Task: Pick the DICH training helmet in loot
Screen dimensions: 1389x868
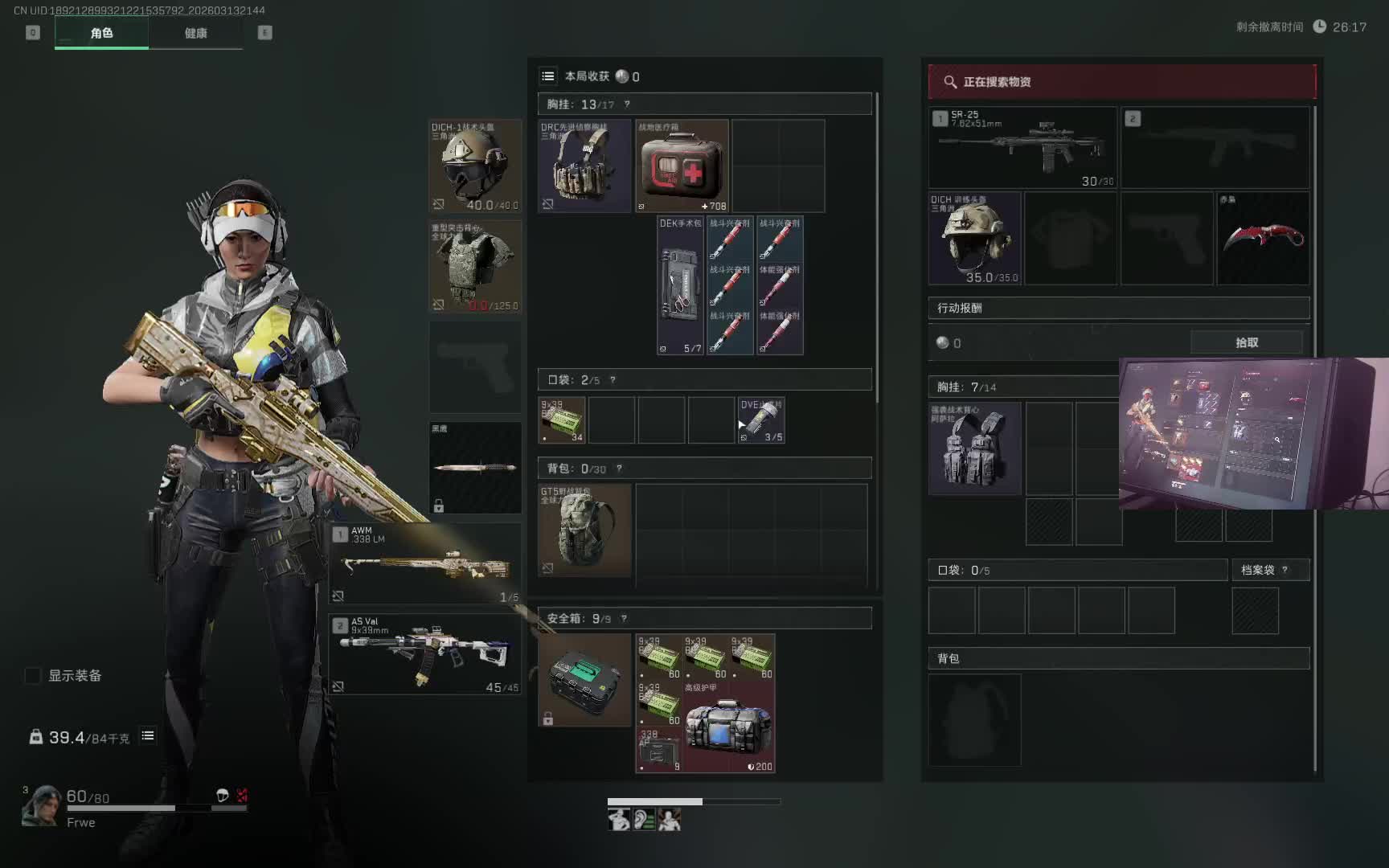Action: (974, 238)
